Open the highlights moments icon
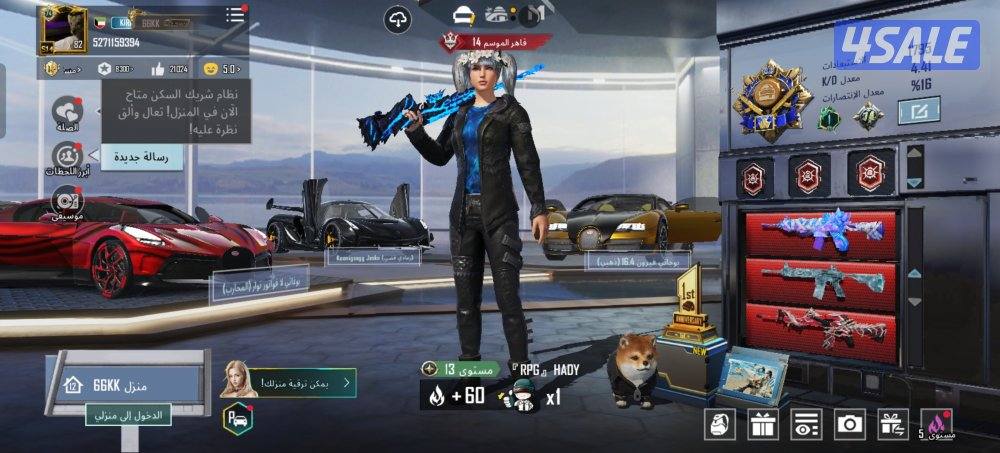The width and height of the screenshot is (1000, 453). point(67,158)
